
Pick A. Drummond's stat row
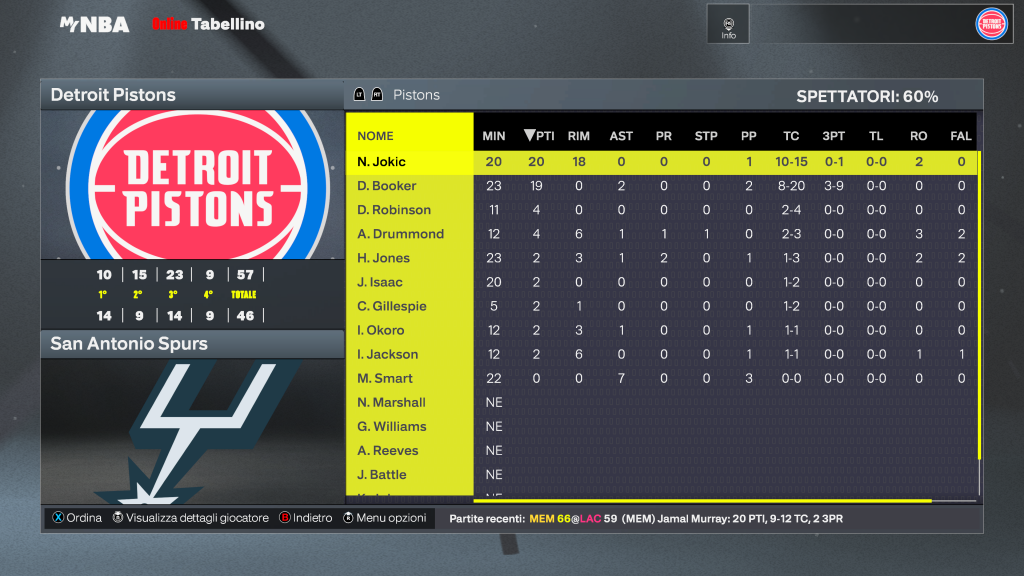(400, 234)
